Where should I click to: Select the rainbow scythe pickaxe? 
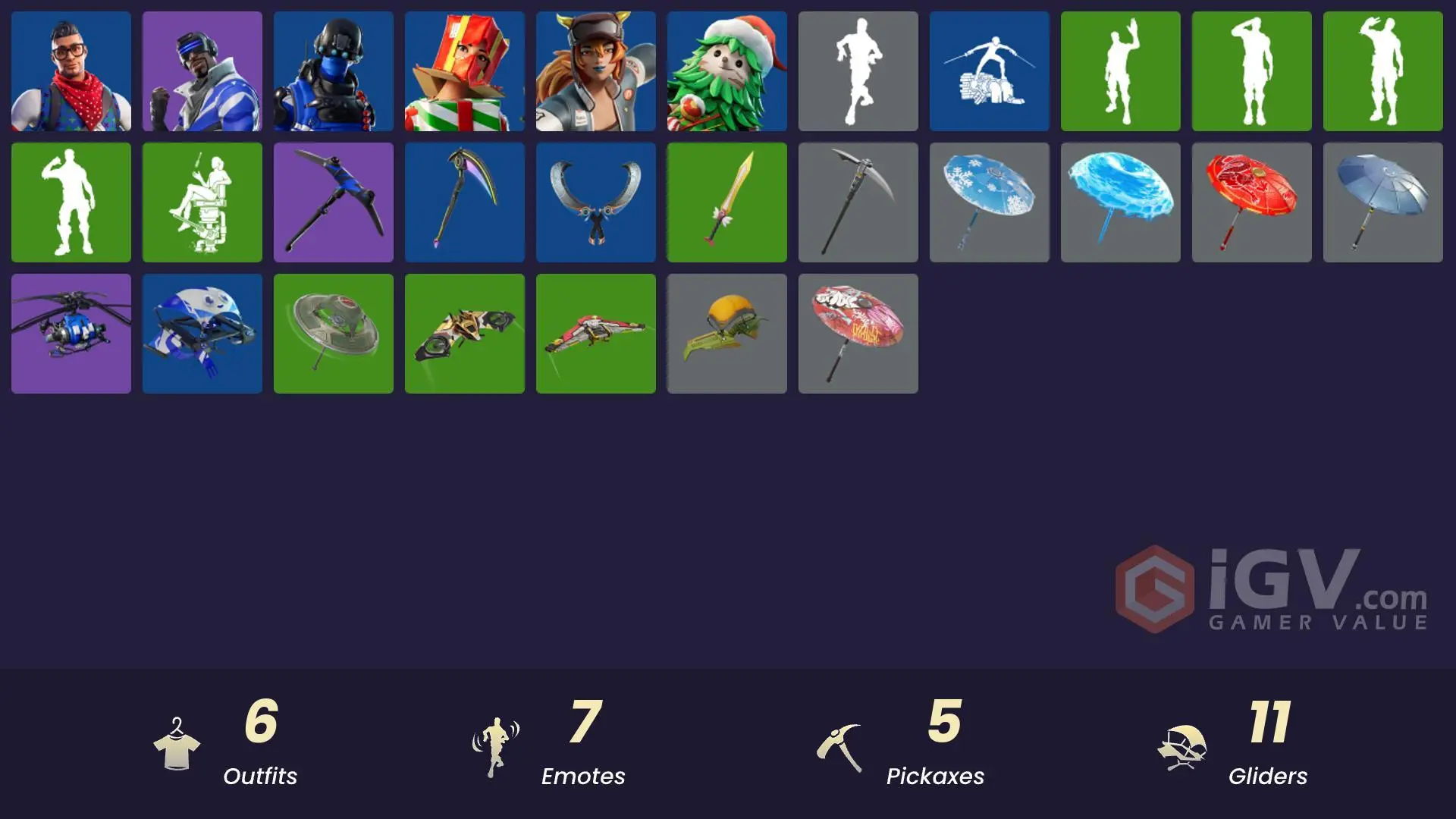click(x=464, y=202)
